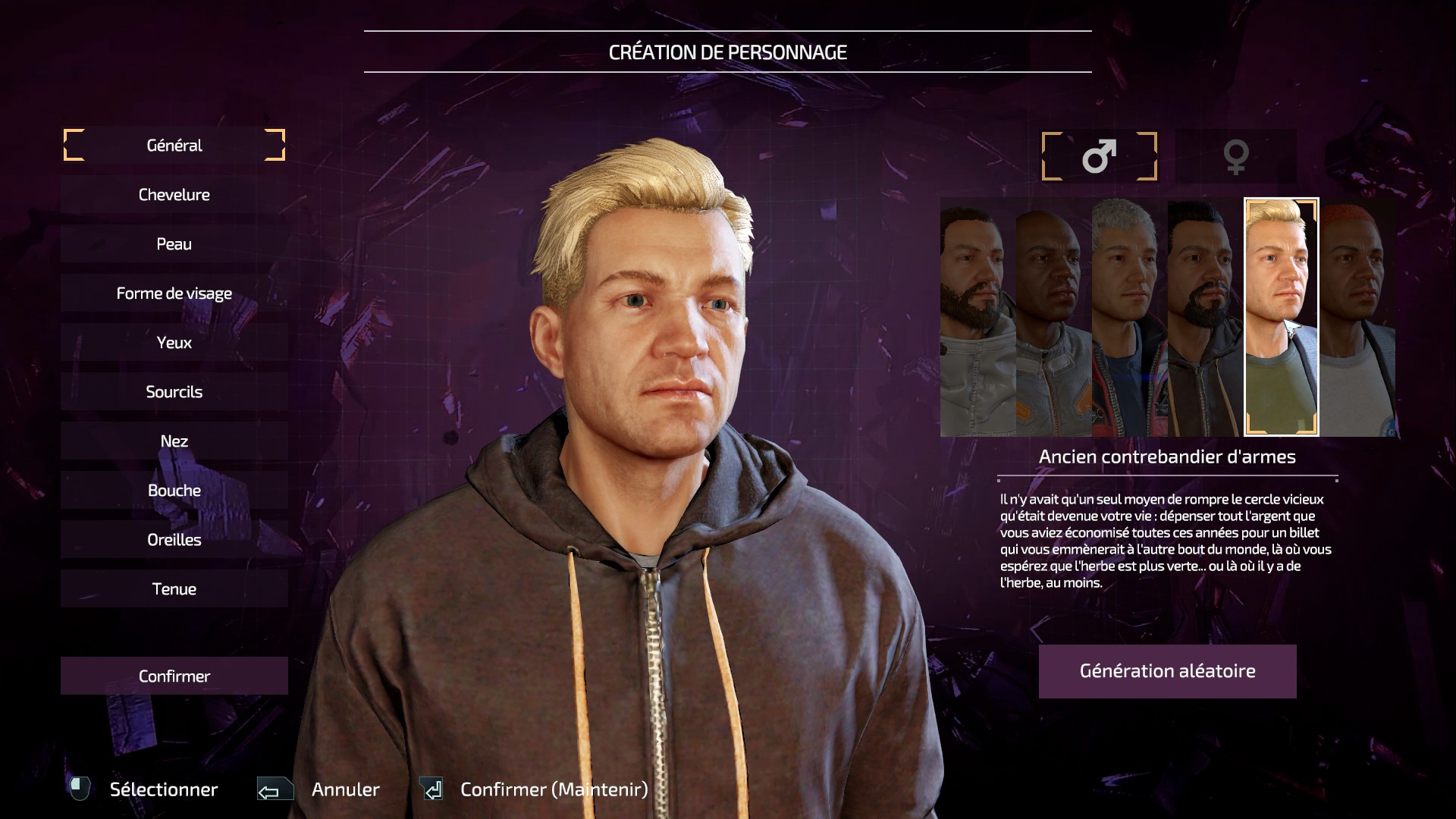Image resolution: width=1456 pixels, height=819 pixels.
Task: Open the Oreilles customization
Action: pos(174,540)
